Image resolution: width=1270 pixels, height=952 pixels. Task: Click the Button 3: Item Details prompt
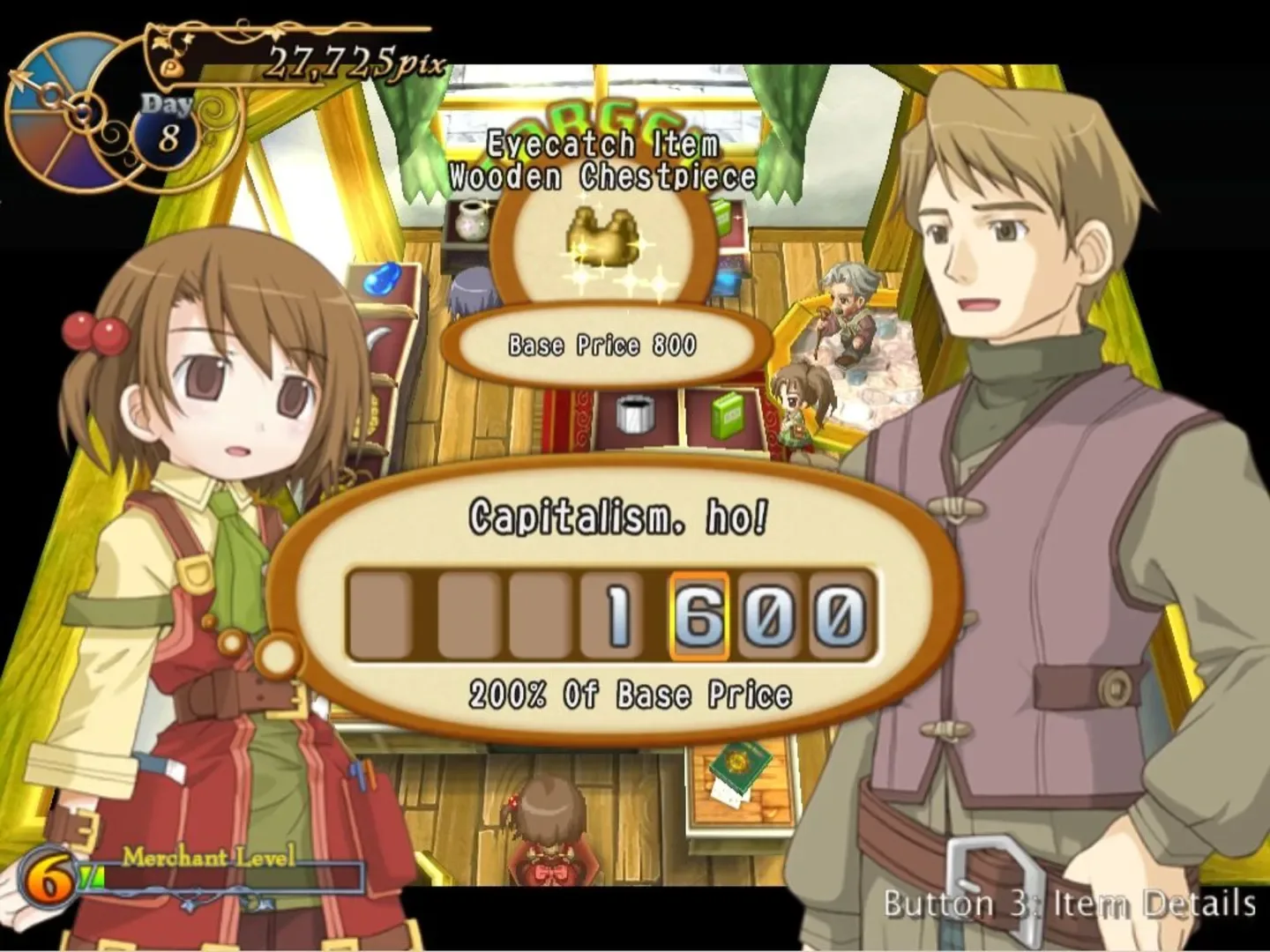point(1068,905)
